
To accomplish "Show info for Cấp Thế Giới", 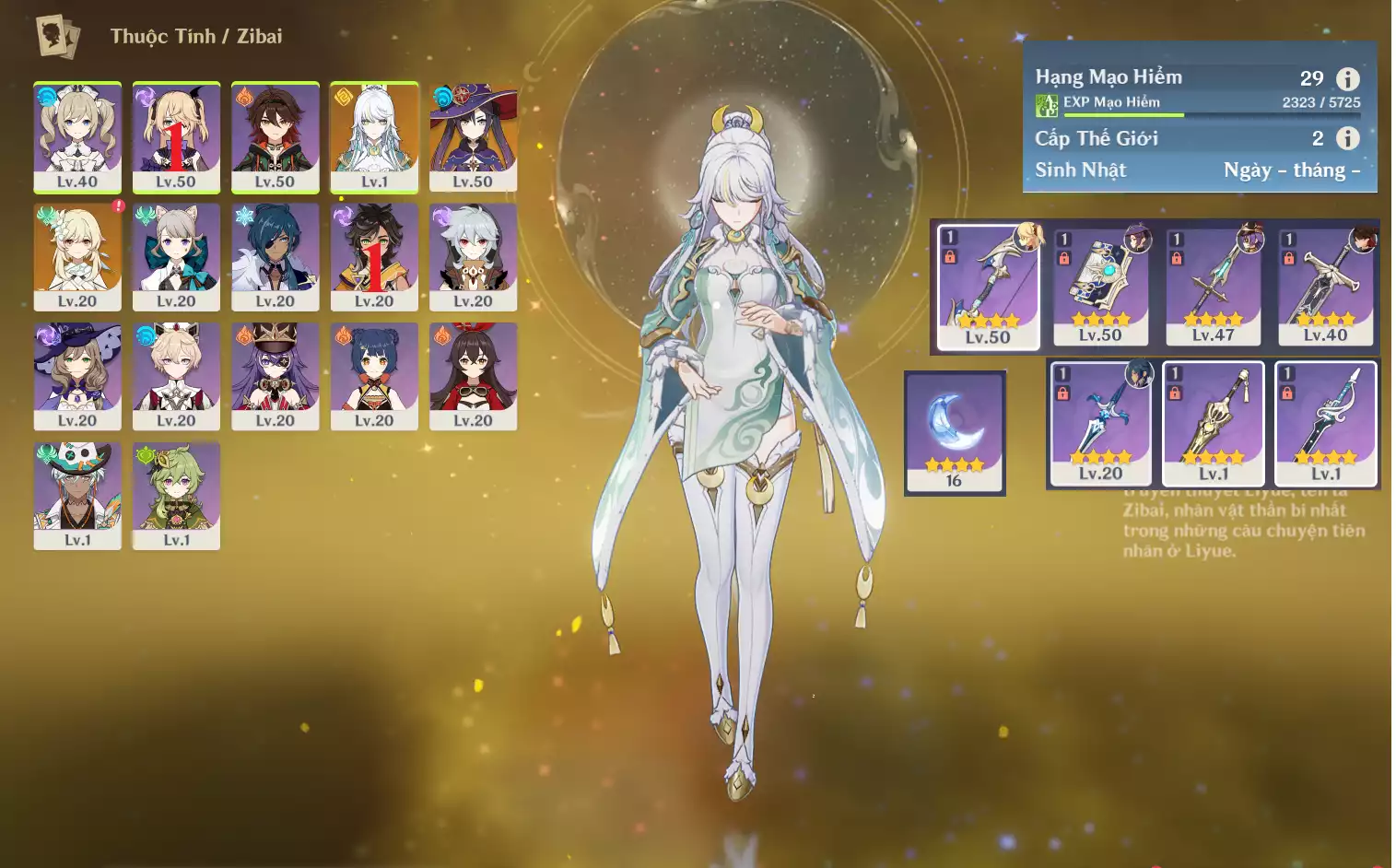I will (1347, 138).
